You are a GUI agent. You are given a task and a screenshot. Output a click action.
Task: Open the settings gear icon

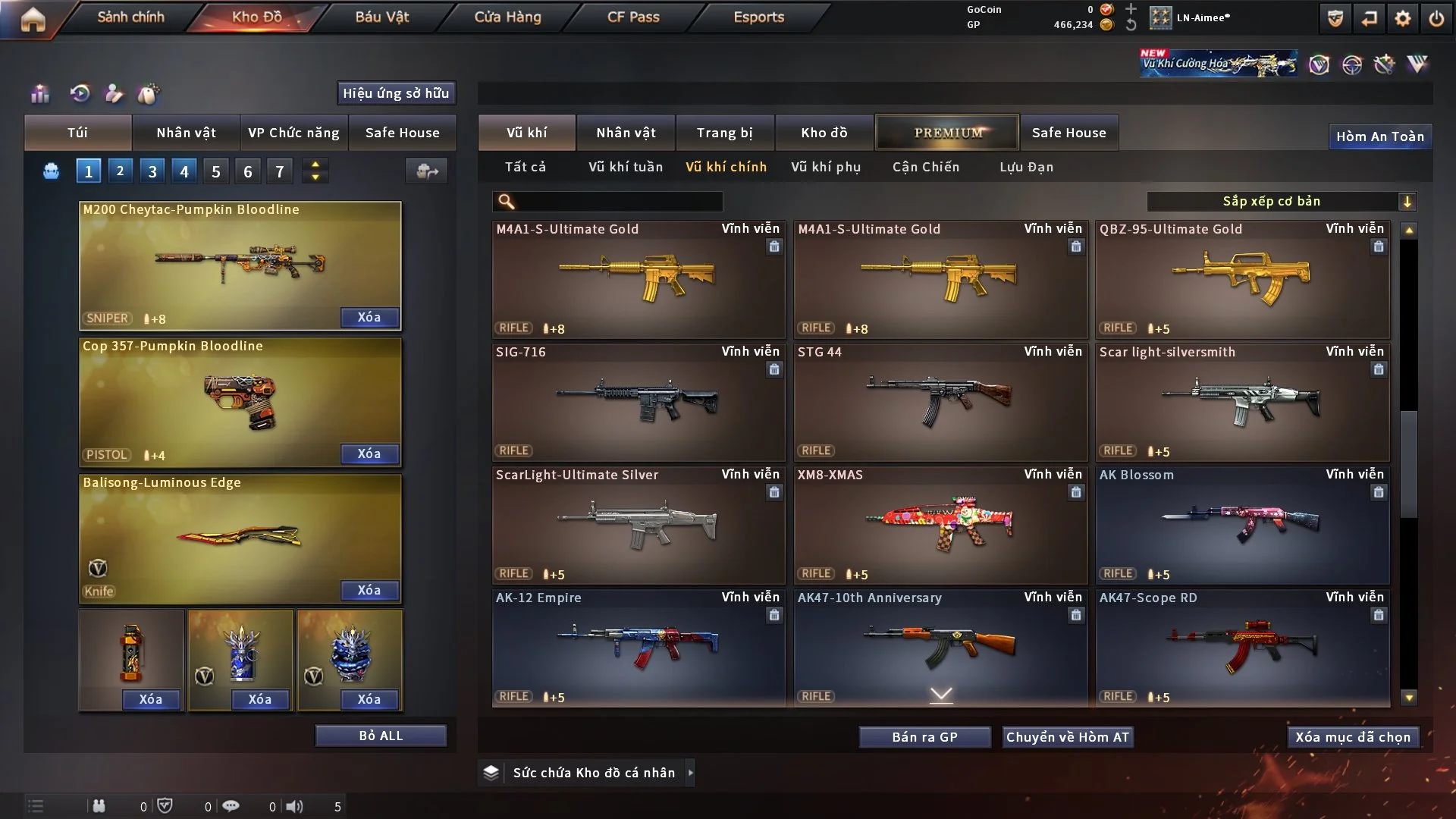click(1402, 18)
